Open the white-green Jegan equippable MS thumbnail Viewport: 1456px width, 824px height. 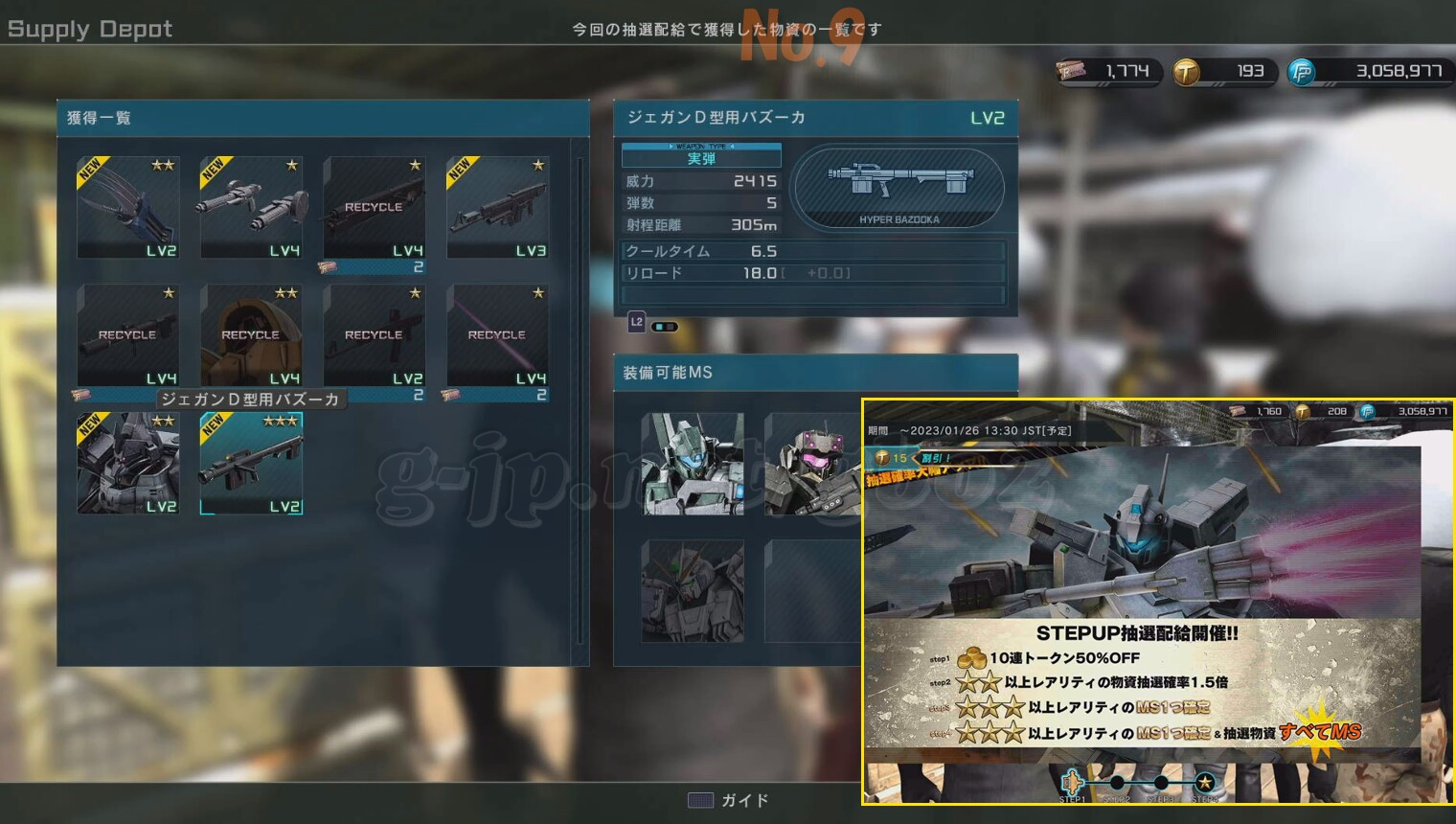pyautogui.click(x=693, y=465)
